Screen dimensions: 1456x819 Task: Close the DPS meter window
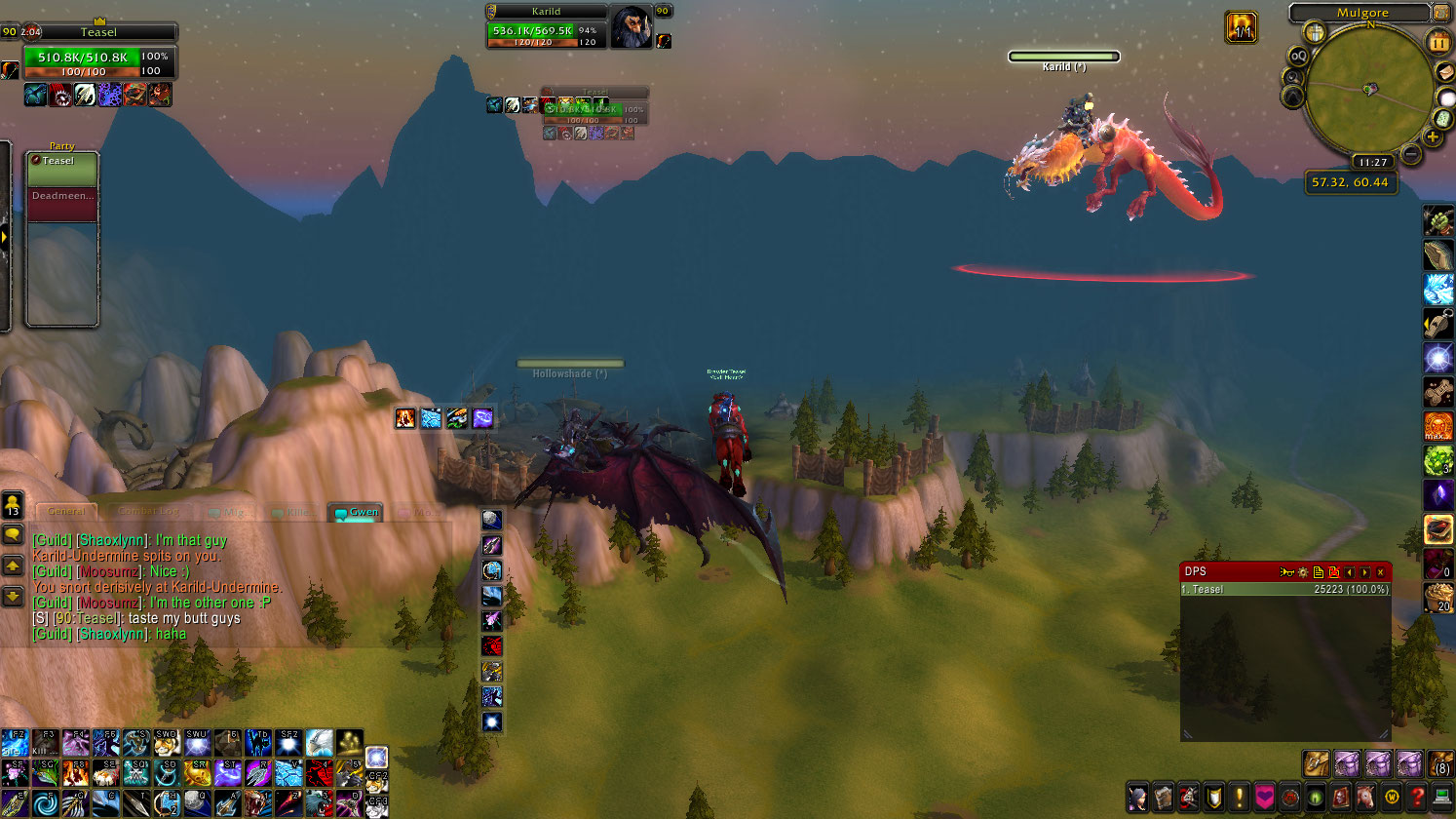[1380, 572]
